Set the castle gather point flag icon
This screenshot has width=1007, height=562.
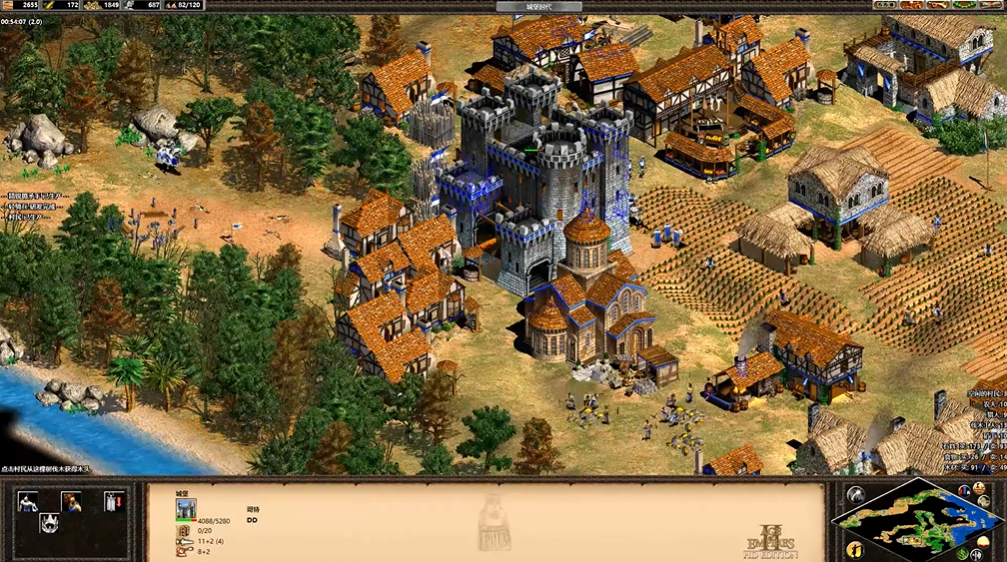[x=116, y=501]
